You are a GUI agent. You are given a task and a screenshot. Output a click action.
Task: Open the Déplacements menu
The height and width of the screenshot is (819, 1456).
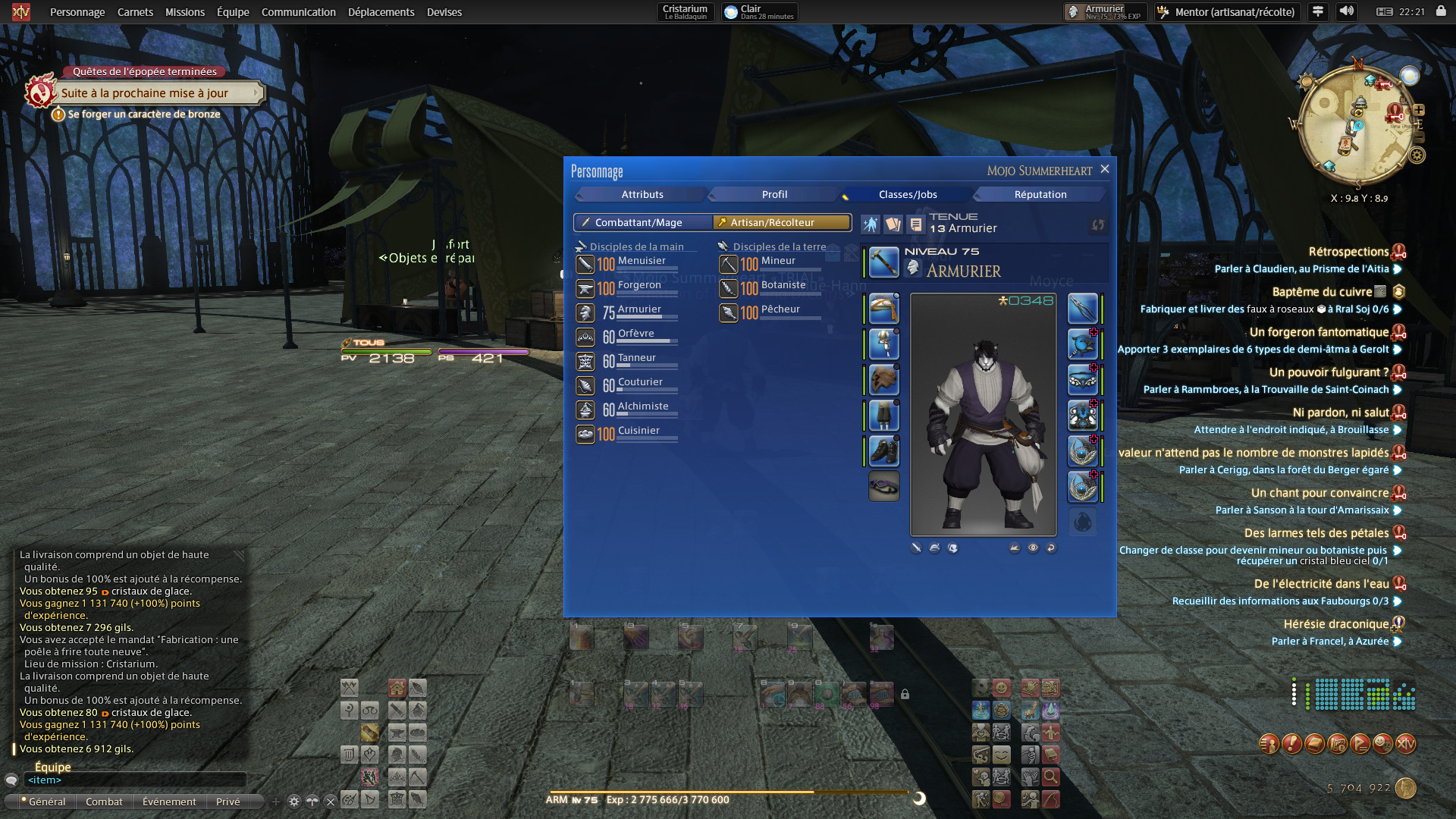381,12
